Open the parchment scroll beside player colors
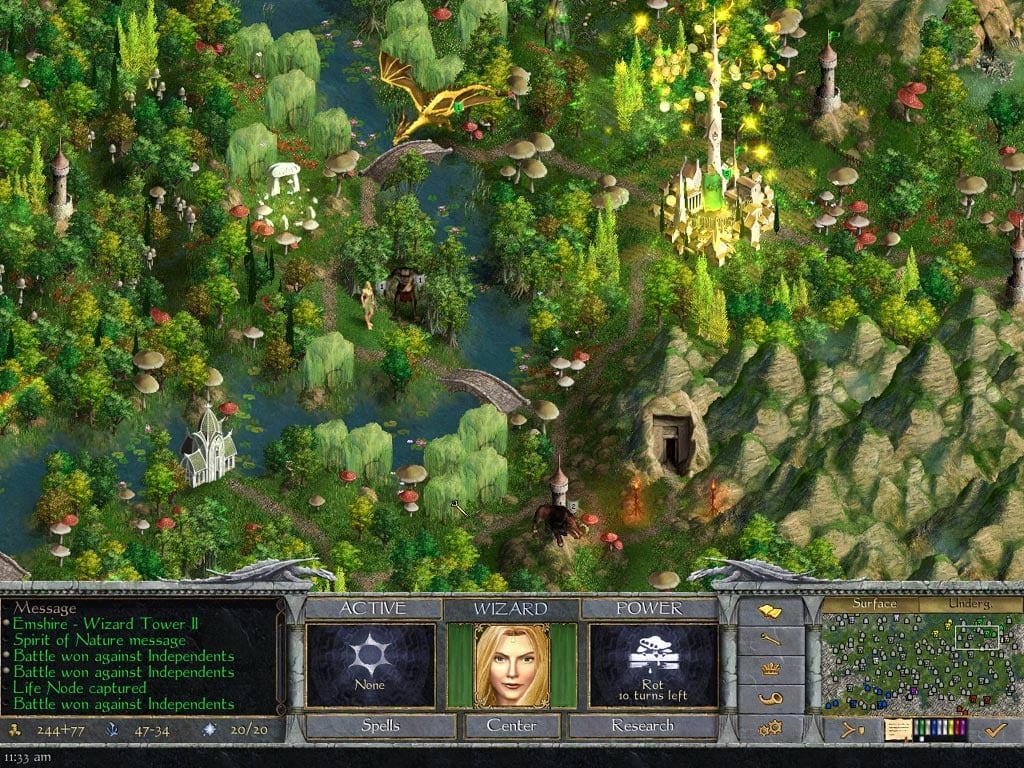Screen dimensions: 1024x768 click(896, 729)
